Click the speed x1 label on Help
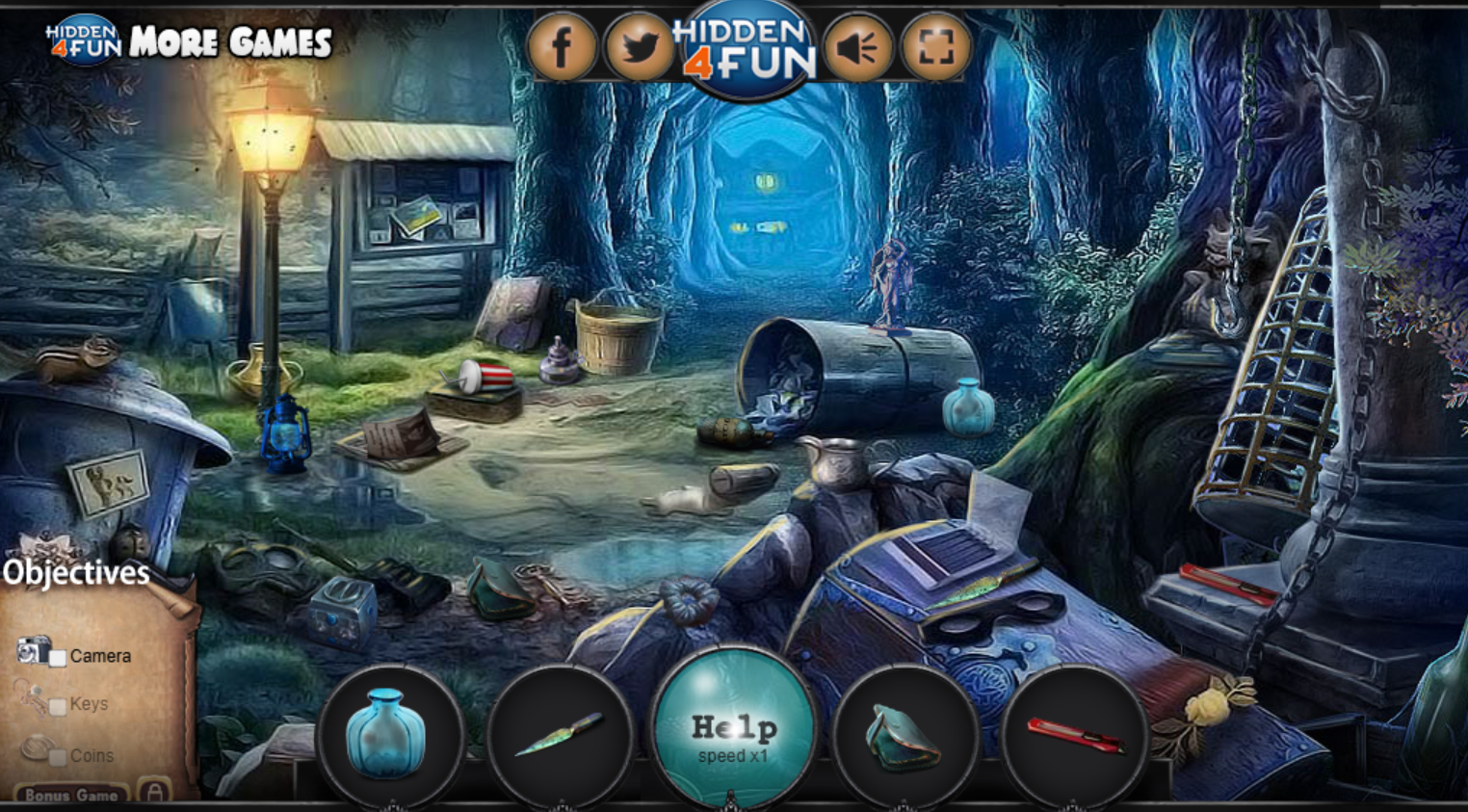This screenshot has width=1468, height=812. click(x=734, y=755)
